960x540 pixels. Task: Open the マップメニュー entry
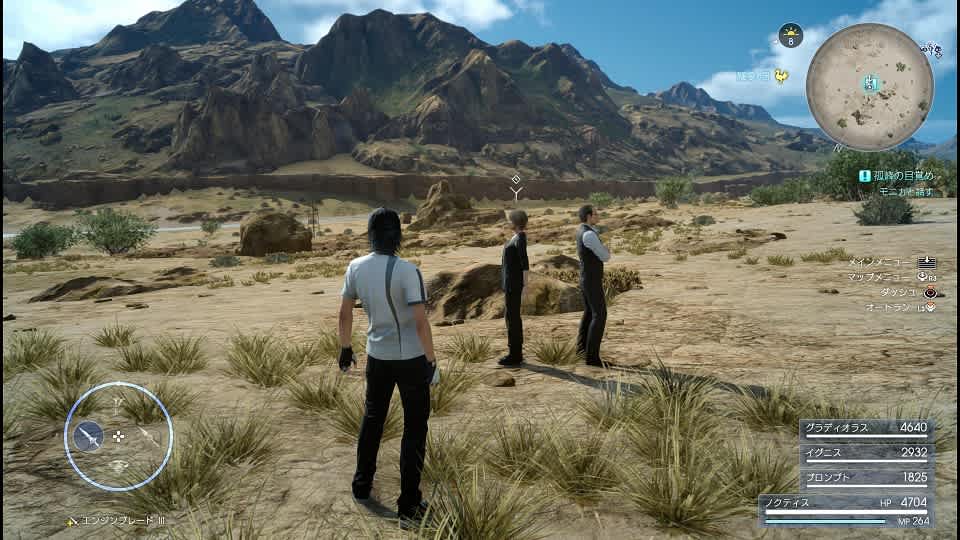point(892,277)
